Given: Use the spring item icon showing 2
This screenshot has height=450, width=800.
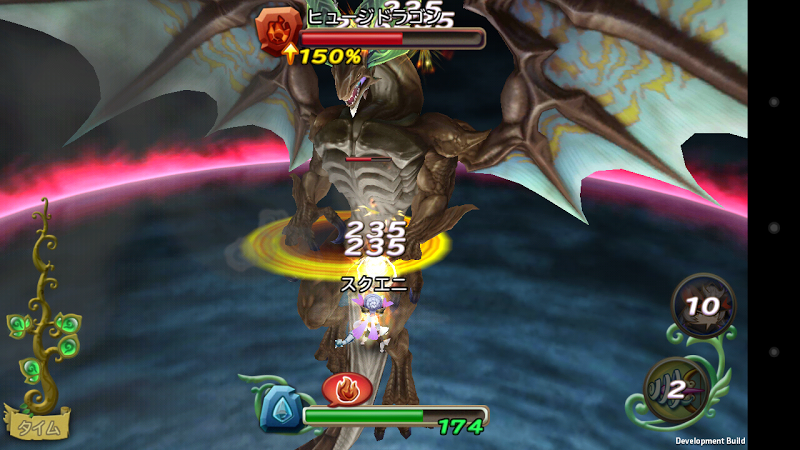Looking at the screenshot, I should pos(682,387).
